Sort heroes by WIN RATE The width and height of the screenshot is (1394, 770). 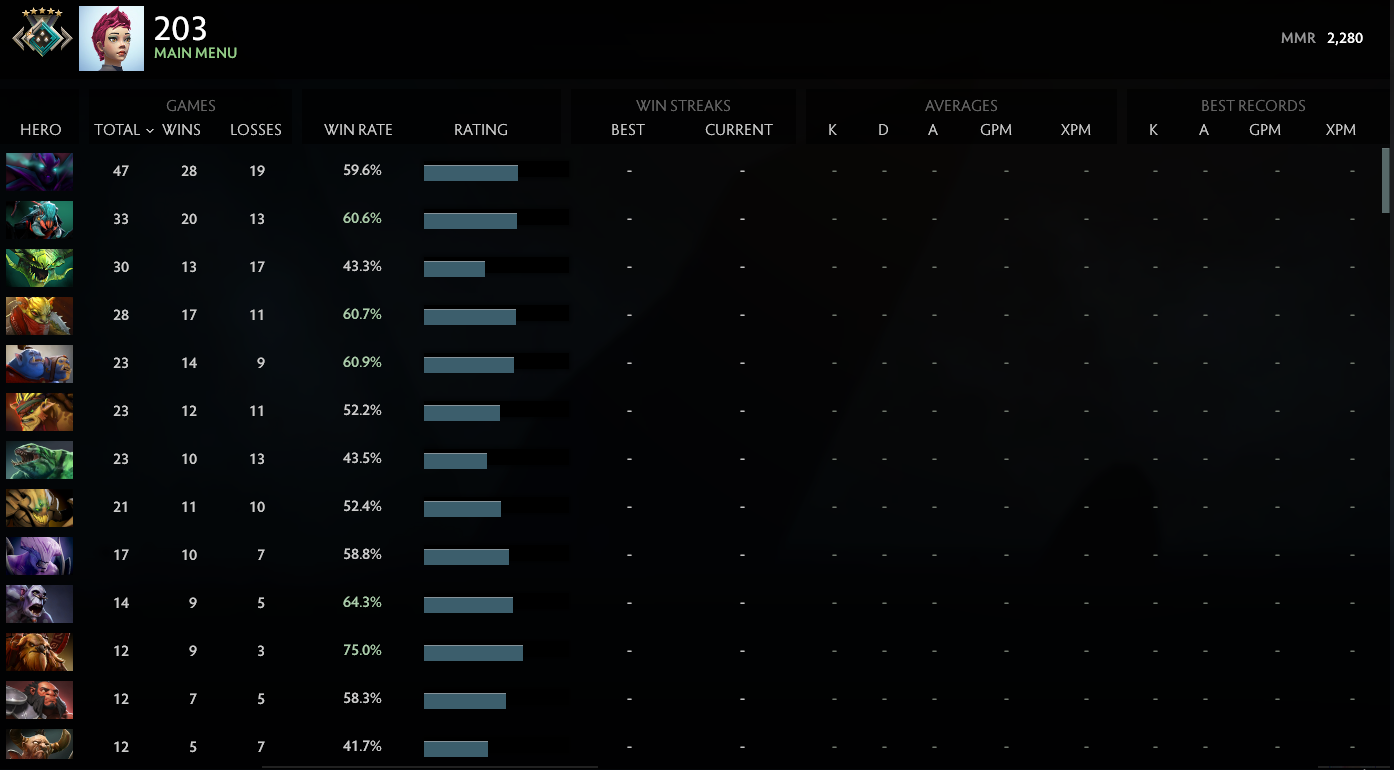click(x=358, y=129)
